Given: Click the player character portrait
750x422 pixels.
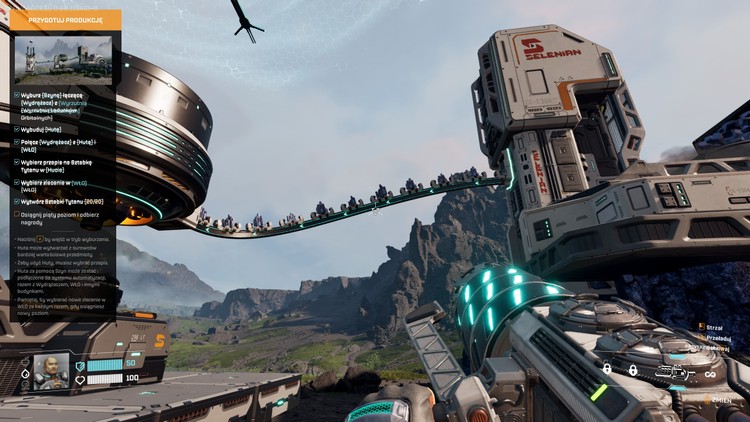Looking at the screenshot, I should click(x=51, y=369).
